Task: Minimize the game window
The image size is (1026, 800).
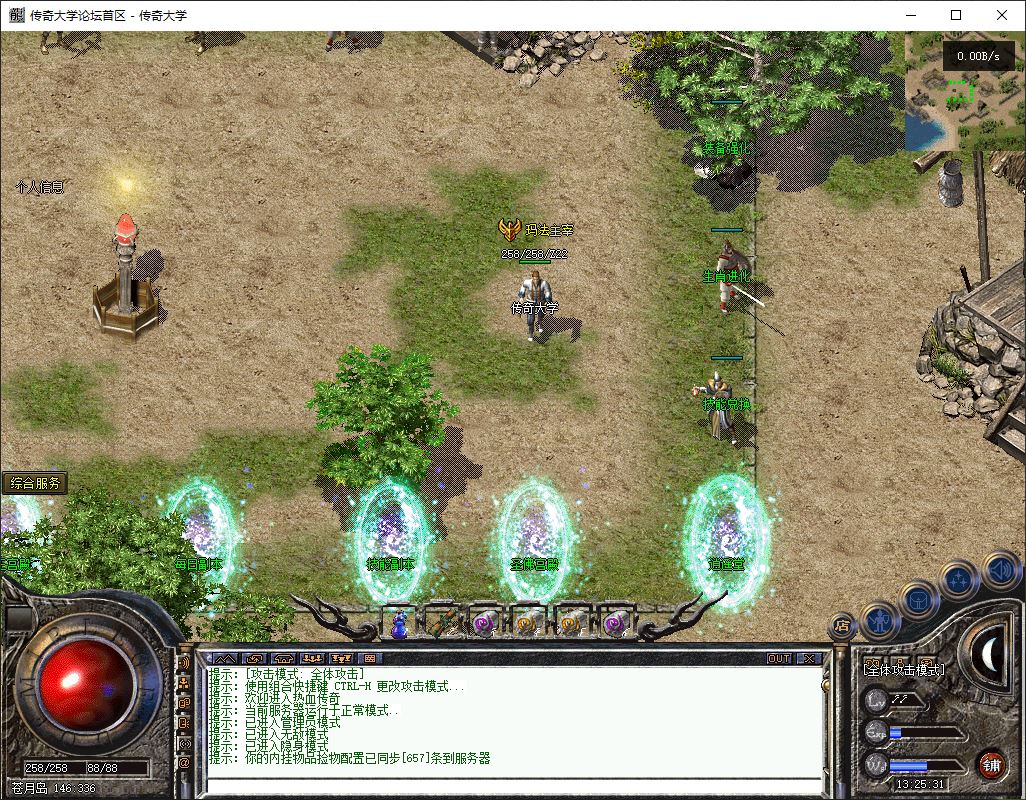Action: click(x=910, y=15)
